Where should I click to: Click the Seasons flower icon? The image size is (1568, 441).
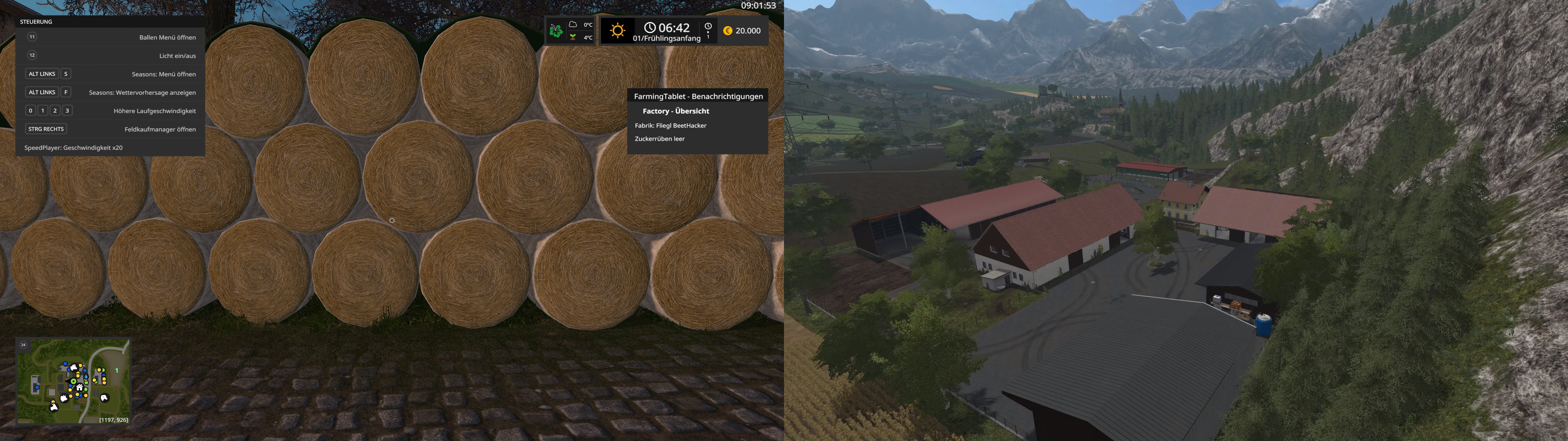pos(556,31)
